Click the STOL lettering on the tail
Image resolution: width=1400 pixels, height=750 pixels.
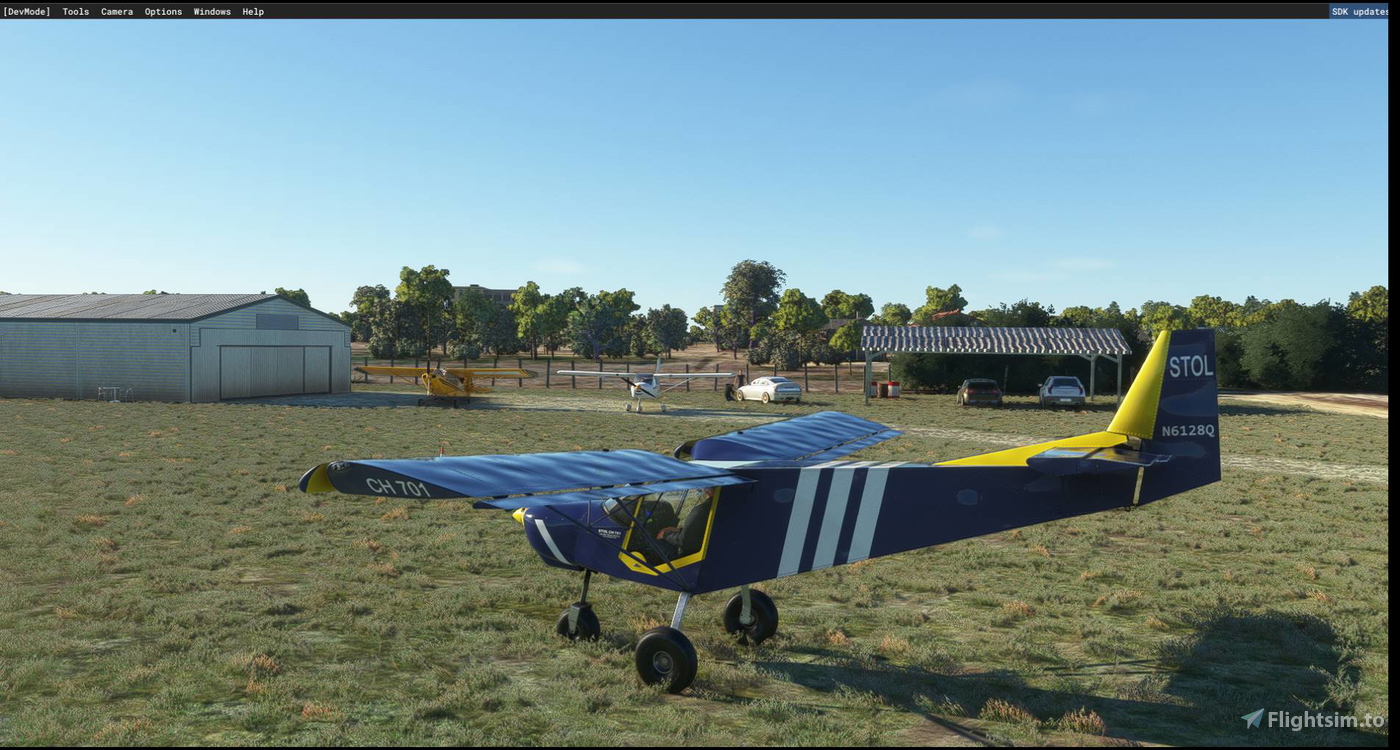pyautogui.click(x=1194, y=366)
